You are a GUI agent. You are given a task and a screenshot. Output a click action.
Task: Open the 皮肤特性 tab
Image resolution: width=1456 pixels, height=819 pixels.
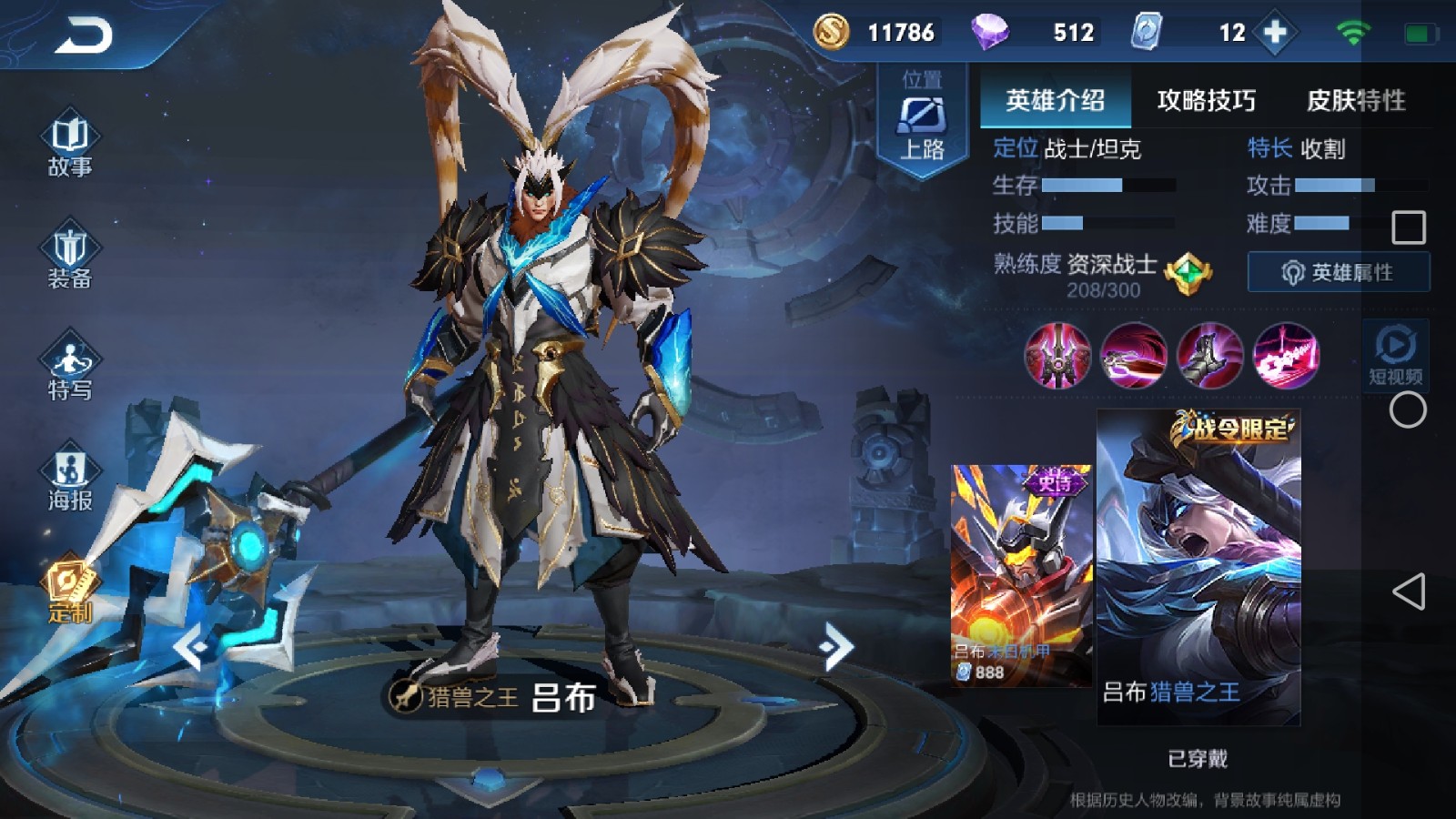click(x=1355, y=100)
